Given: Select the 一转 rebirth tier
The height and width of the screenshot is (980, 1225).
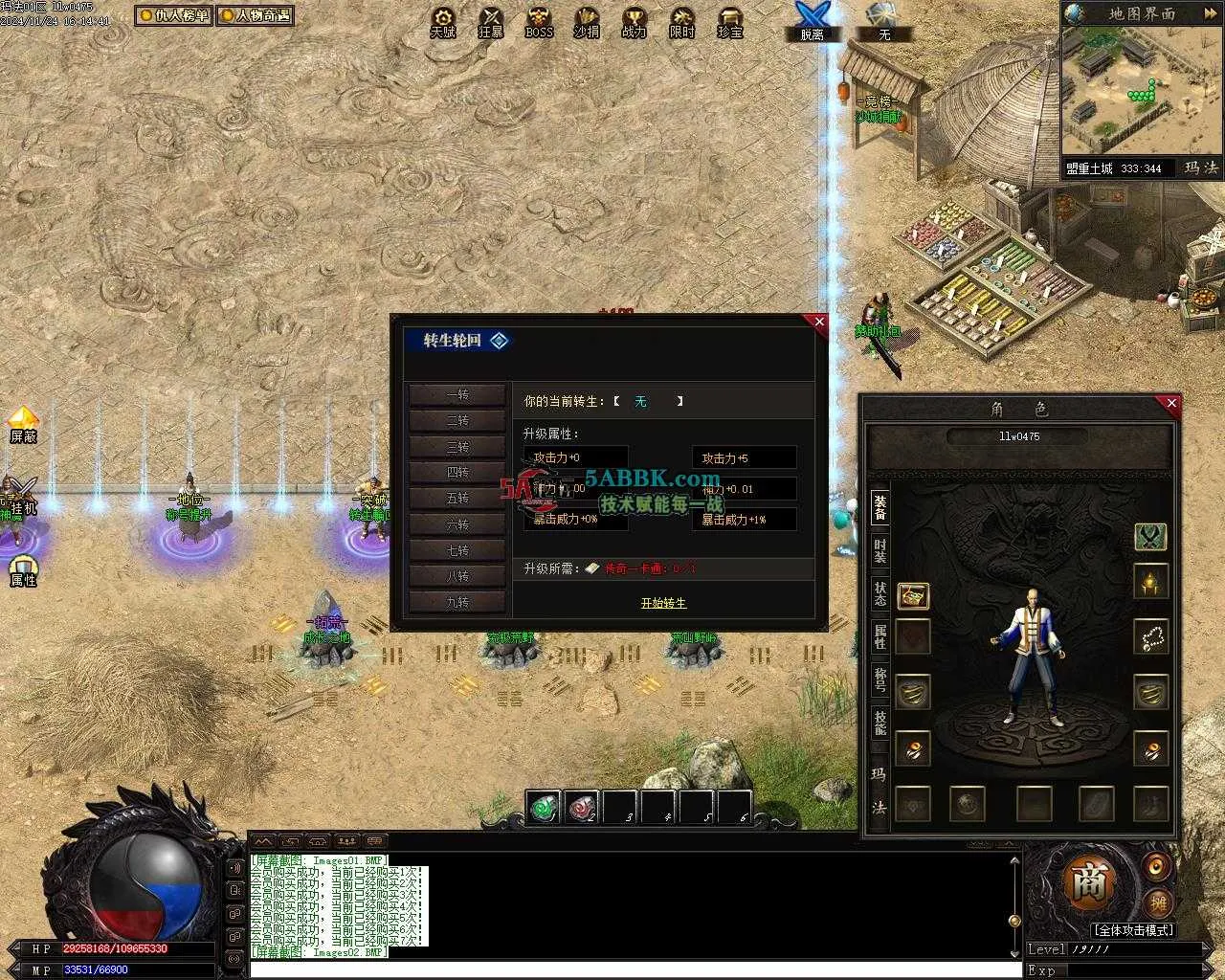Looking at the screenshot, I should pos(457,395).
